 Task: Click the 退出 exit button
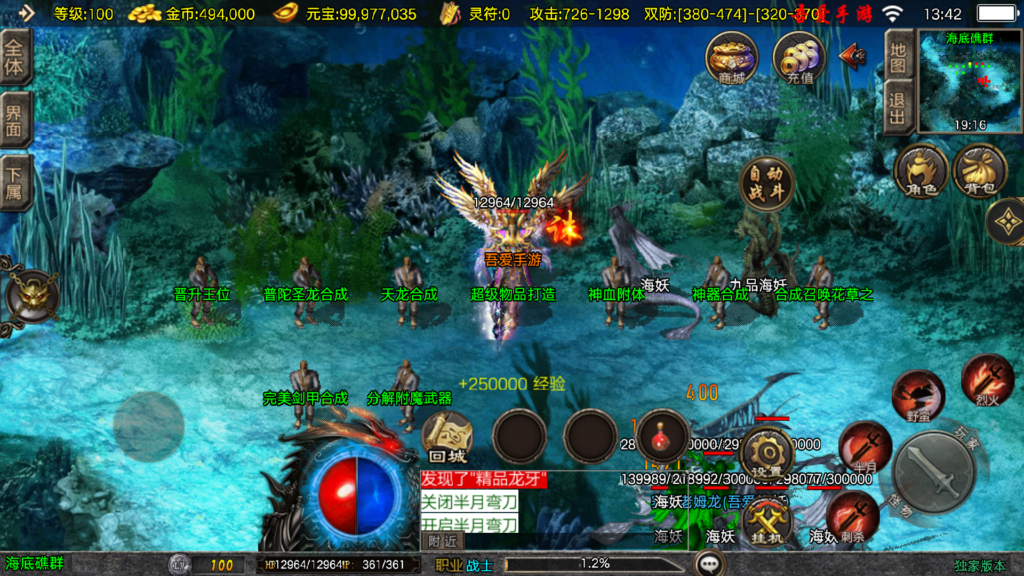pyautogui.click(x=898, y=106)
